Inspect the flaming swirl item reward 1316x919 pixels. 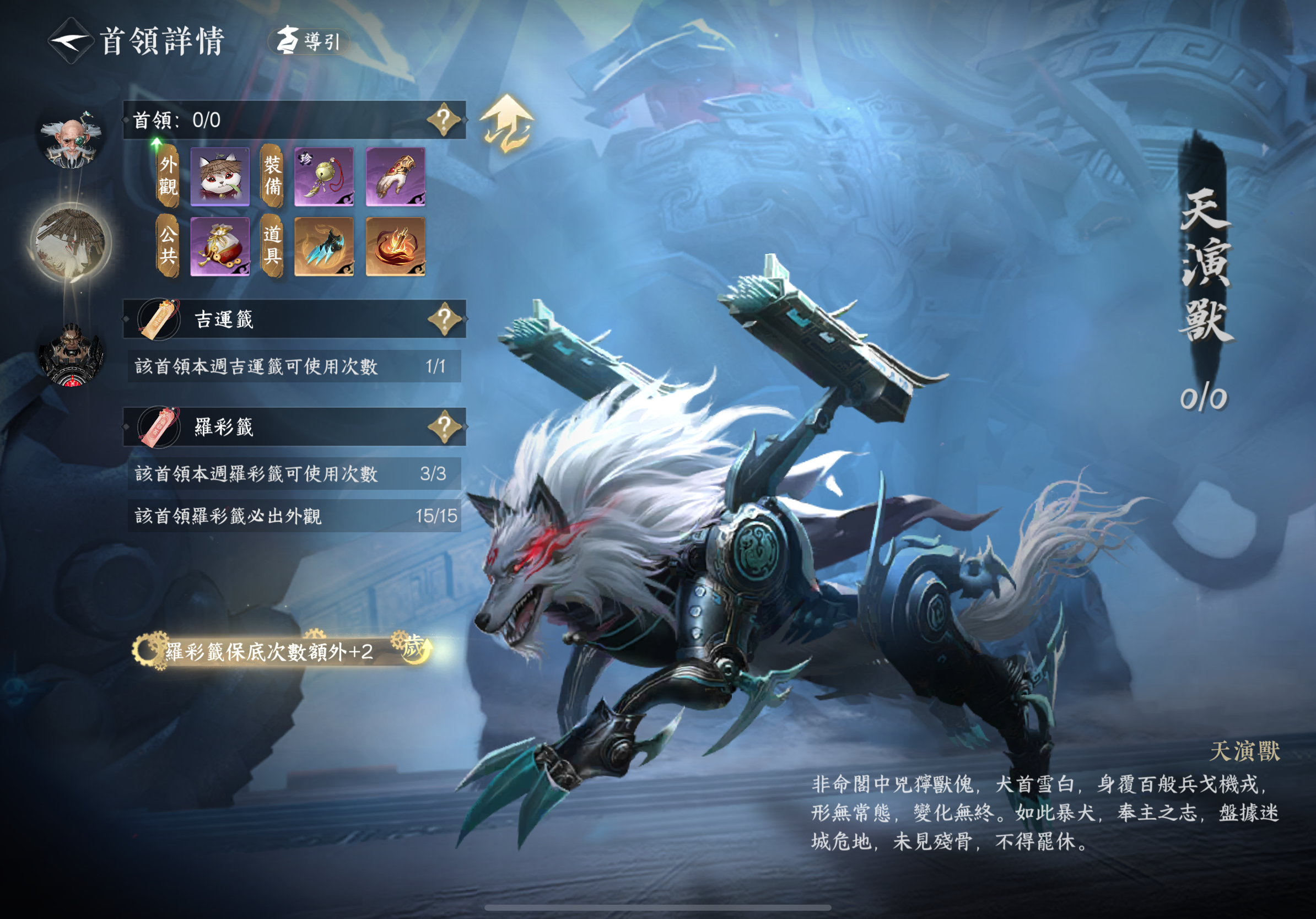396,247
